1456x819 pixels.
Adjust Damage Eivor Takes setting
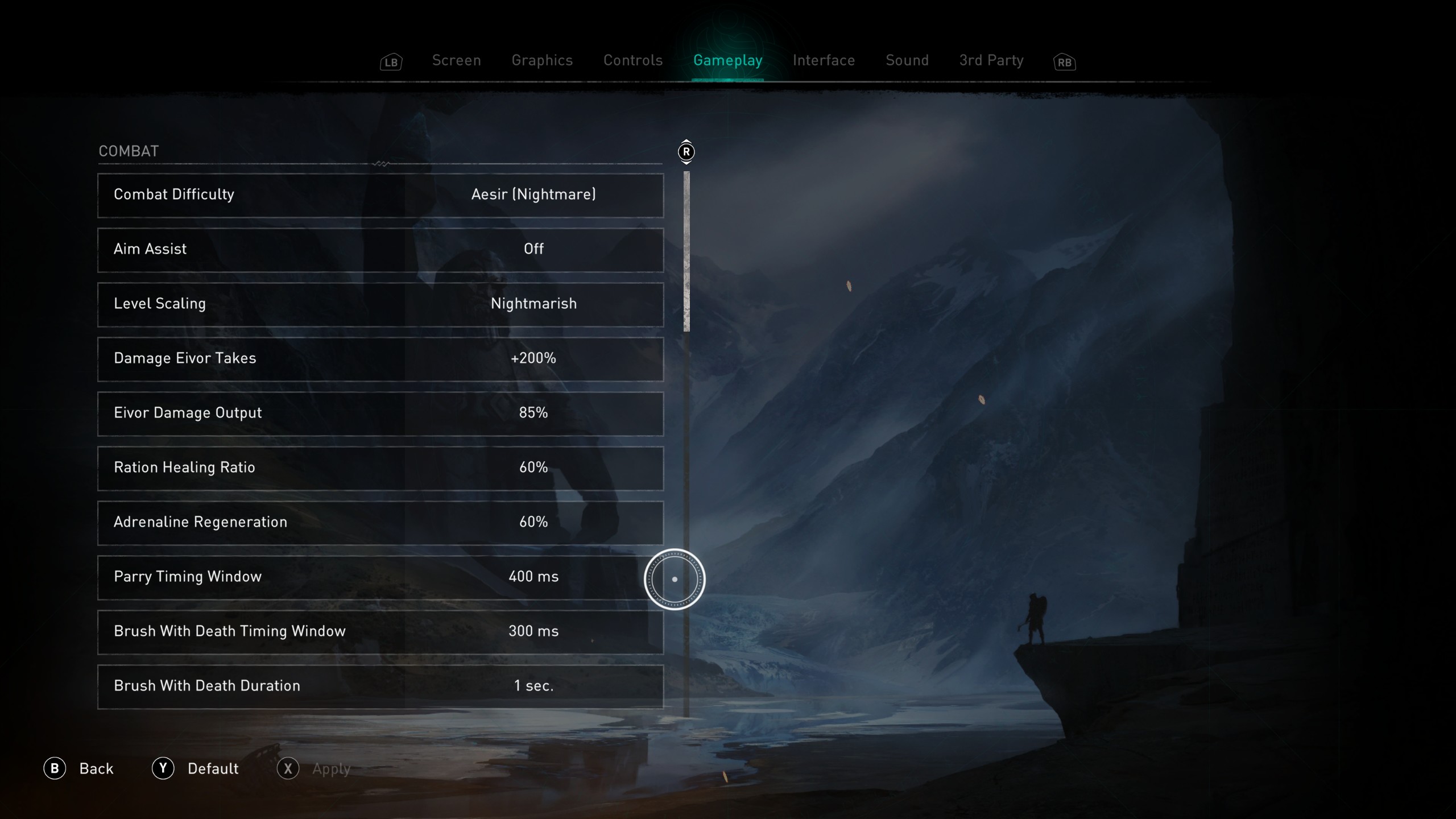tap(380, 359)
